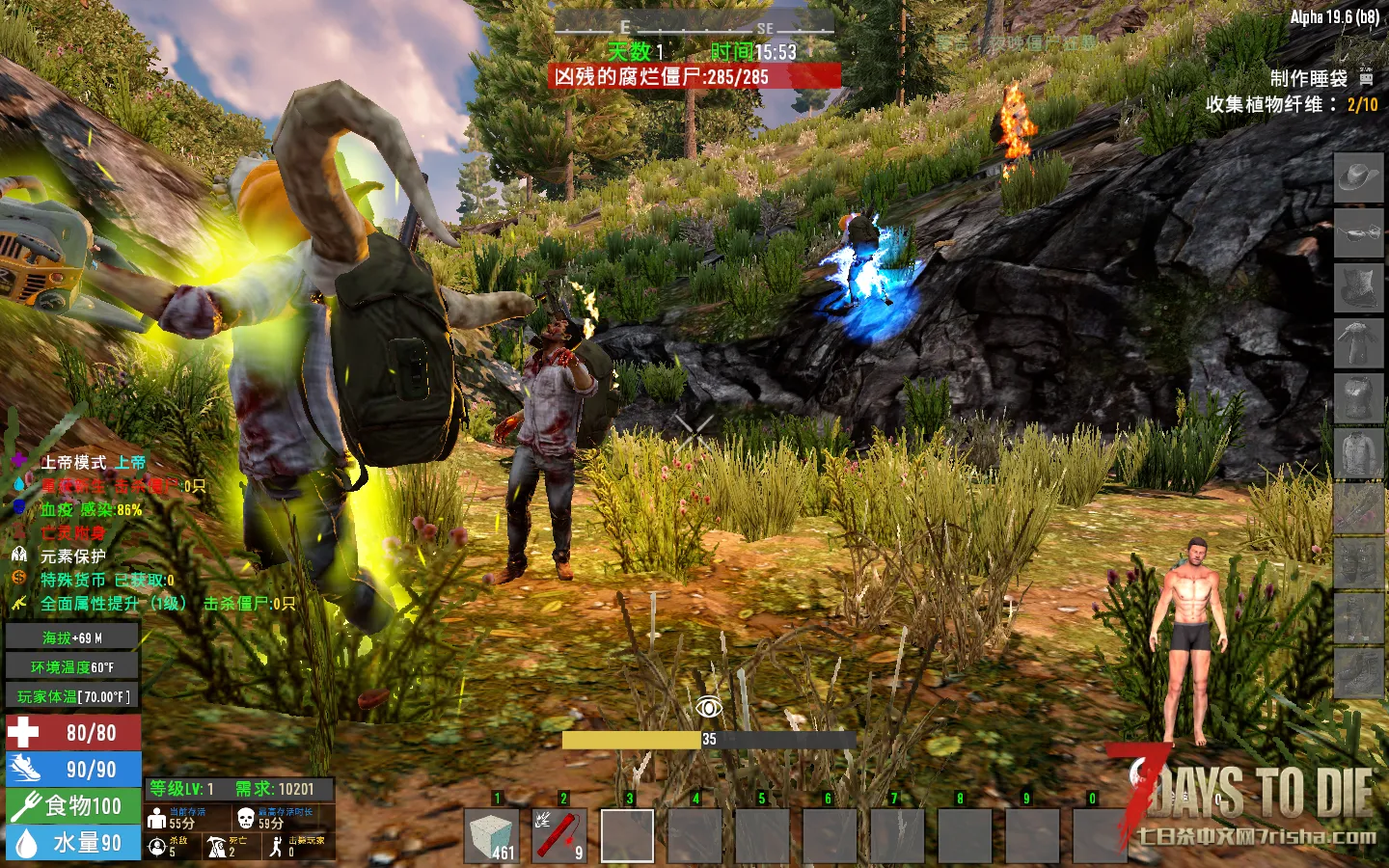Viewport: 1389px width, 868px height.
Task: Select the highlighted empty hotbar slot 3
Action: (x=627, y=834)
